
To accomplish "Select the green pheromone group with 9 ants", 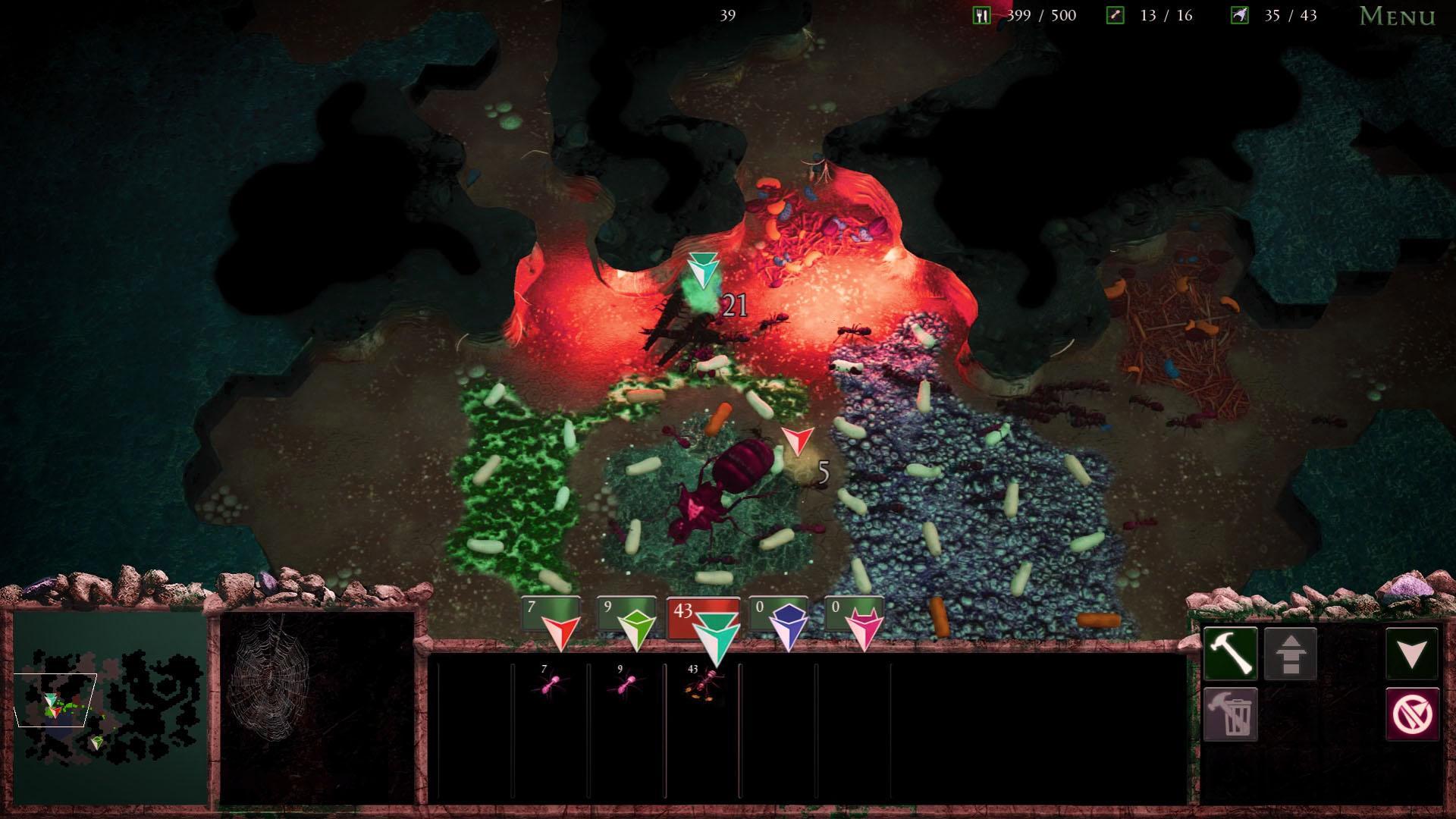I will pyautogui.click(x=628, y=620).
